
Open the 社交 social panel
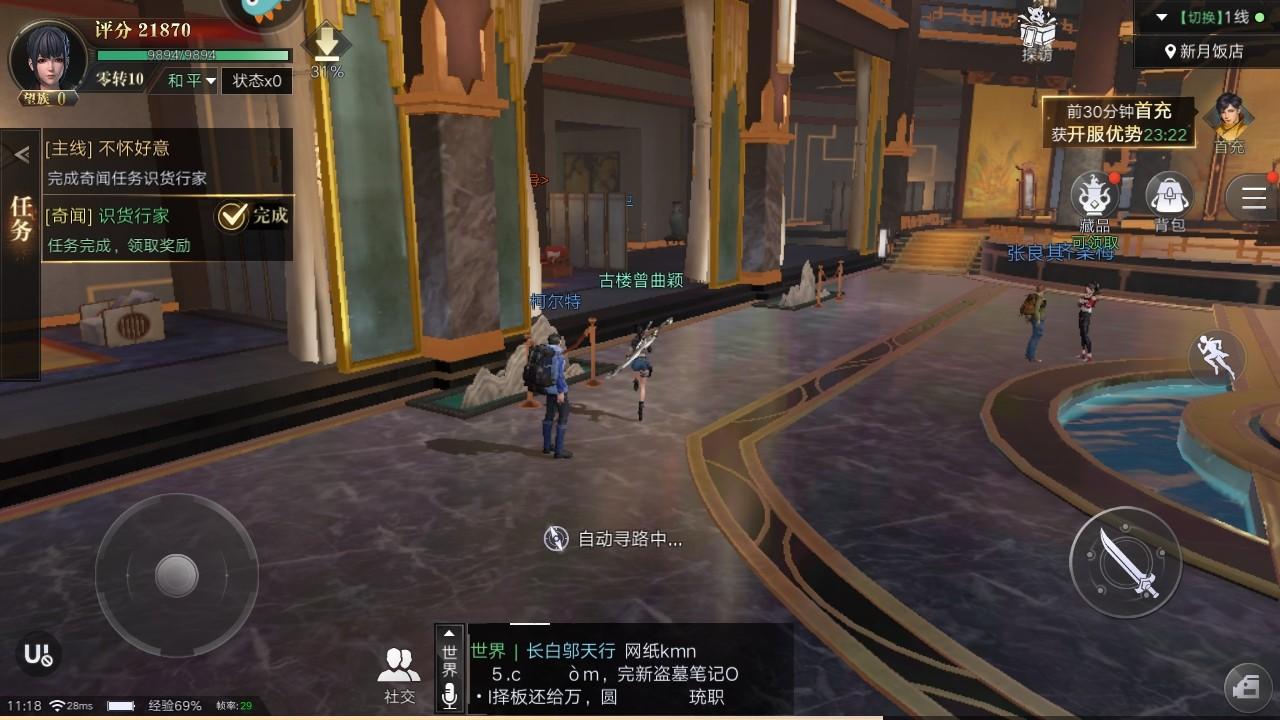pos(399,665)
